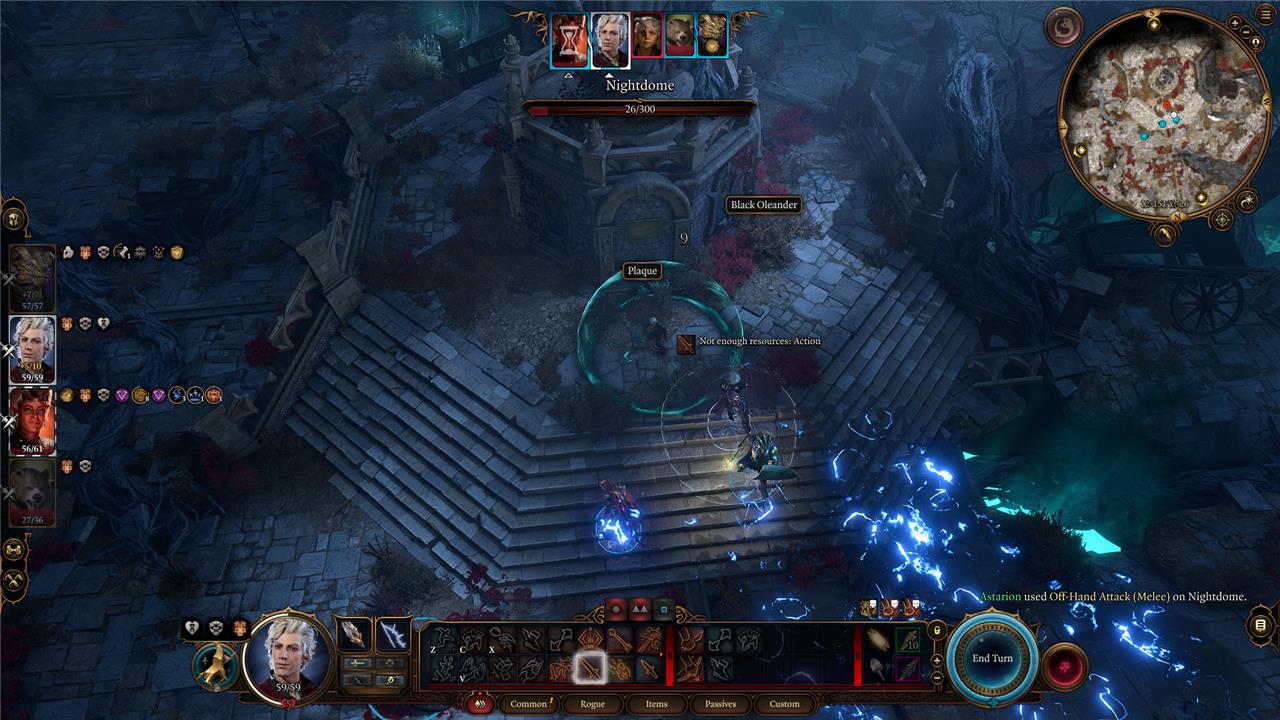Toggle the hotbar lock icon
Image resolution: width=1280 pixels, height=720 pixels.
(936, 630)
